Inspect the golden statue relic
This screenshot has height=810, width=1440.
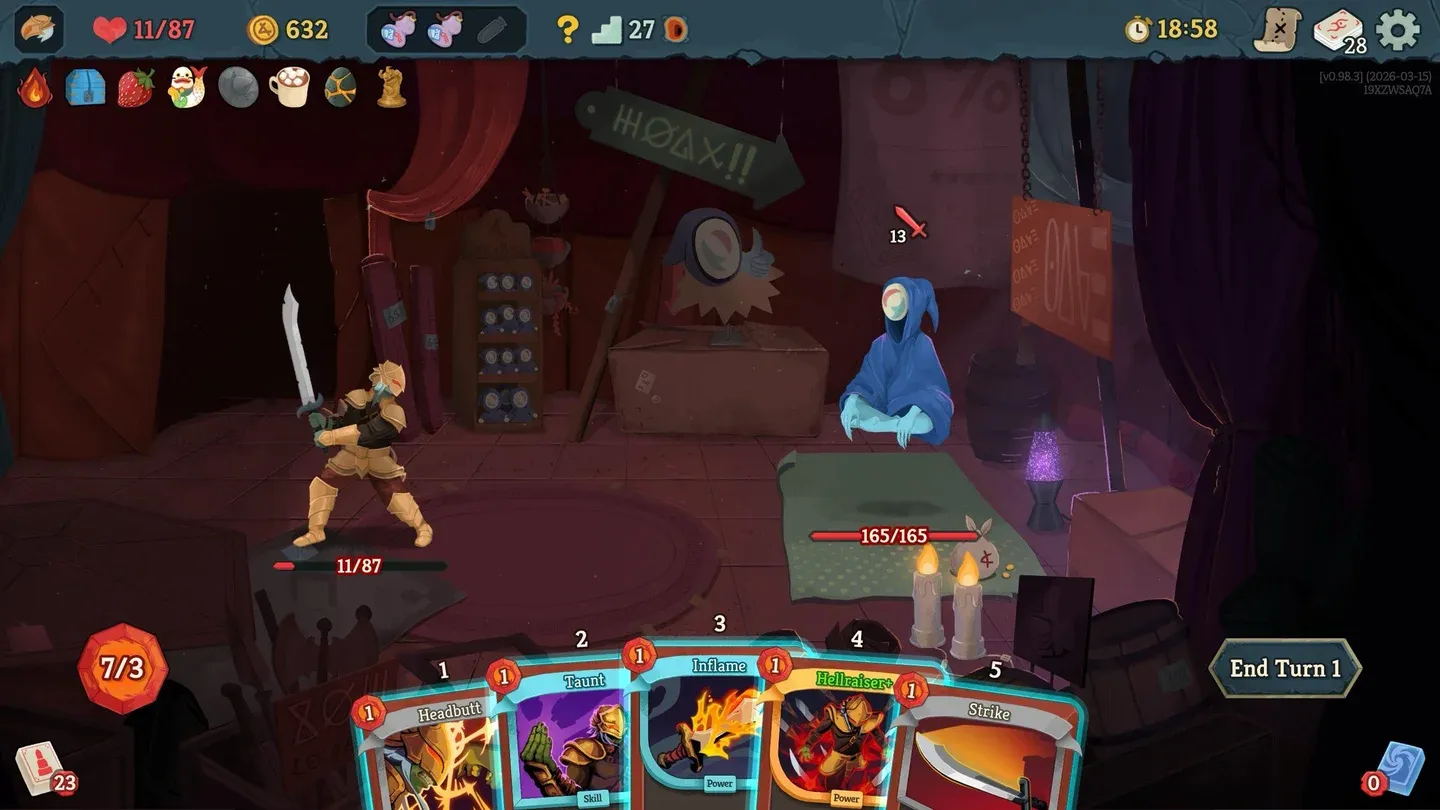(x=392, y=89)
